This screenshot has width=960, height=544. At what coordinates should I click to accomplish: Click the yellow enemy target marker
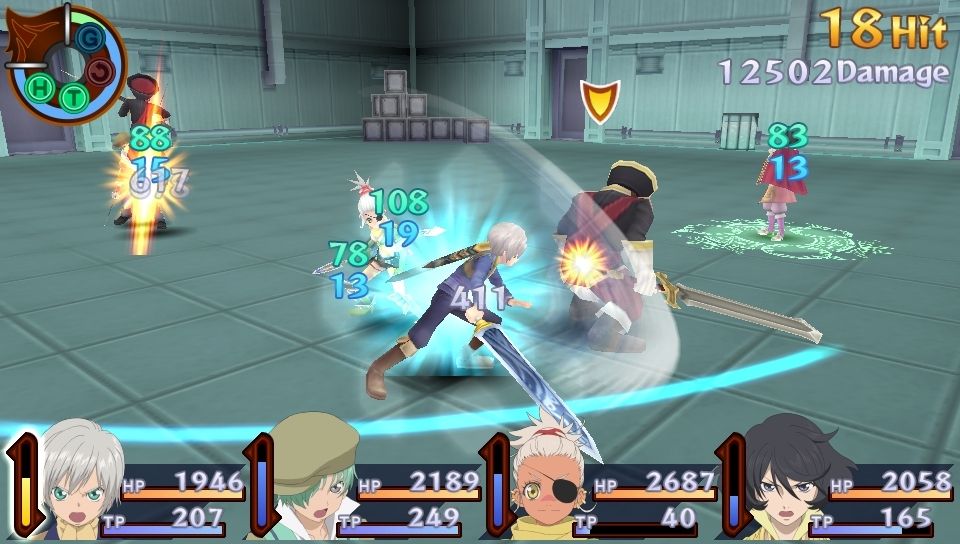click(599, 101)
